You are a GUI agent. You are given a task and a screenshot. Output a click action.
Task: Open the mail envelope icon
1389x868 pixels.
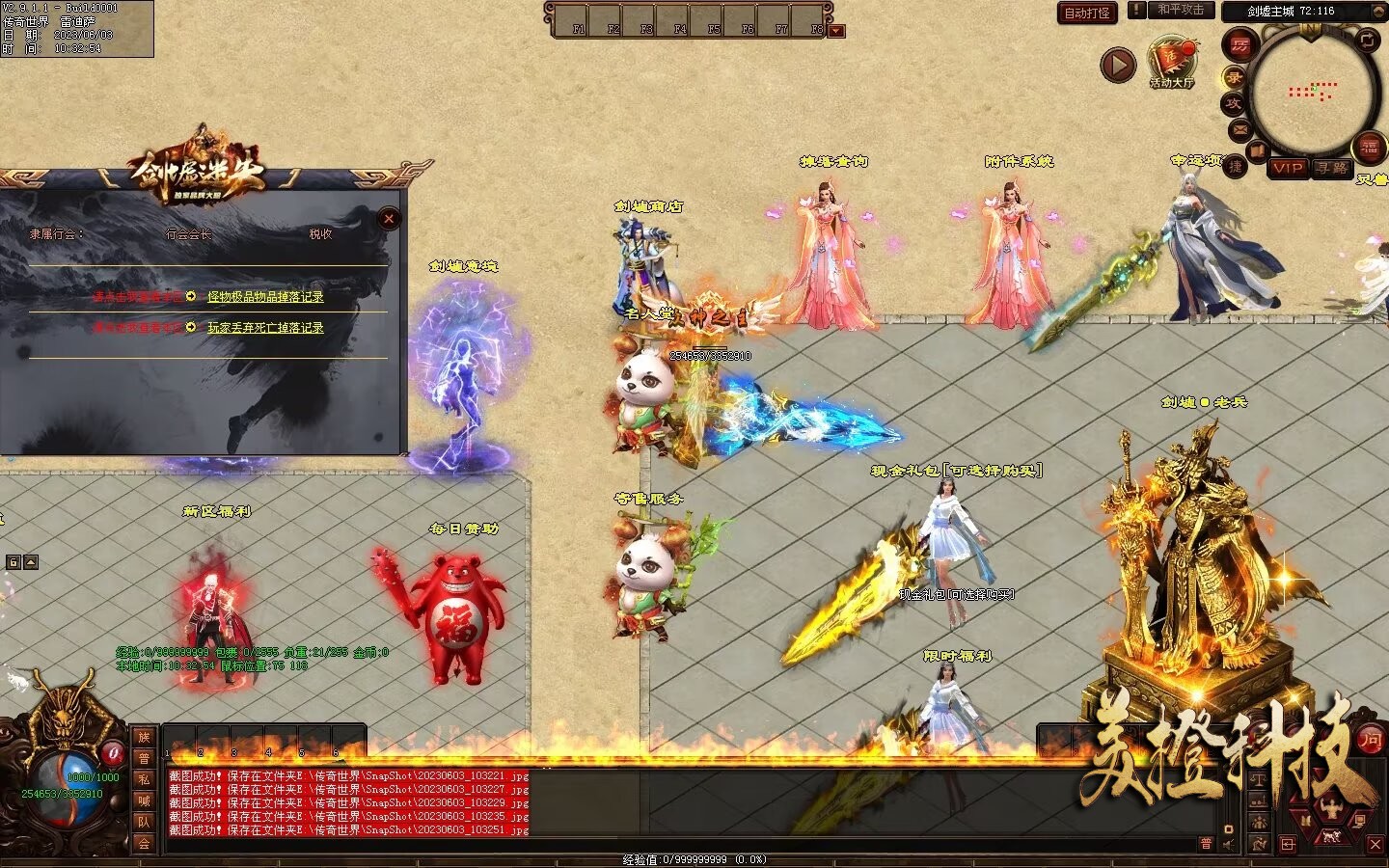tap(1240, 128)
